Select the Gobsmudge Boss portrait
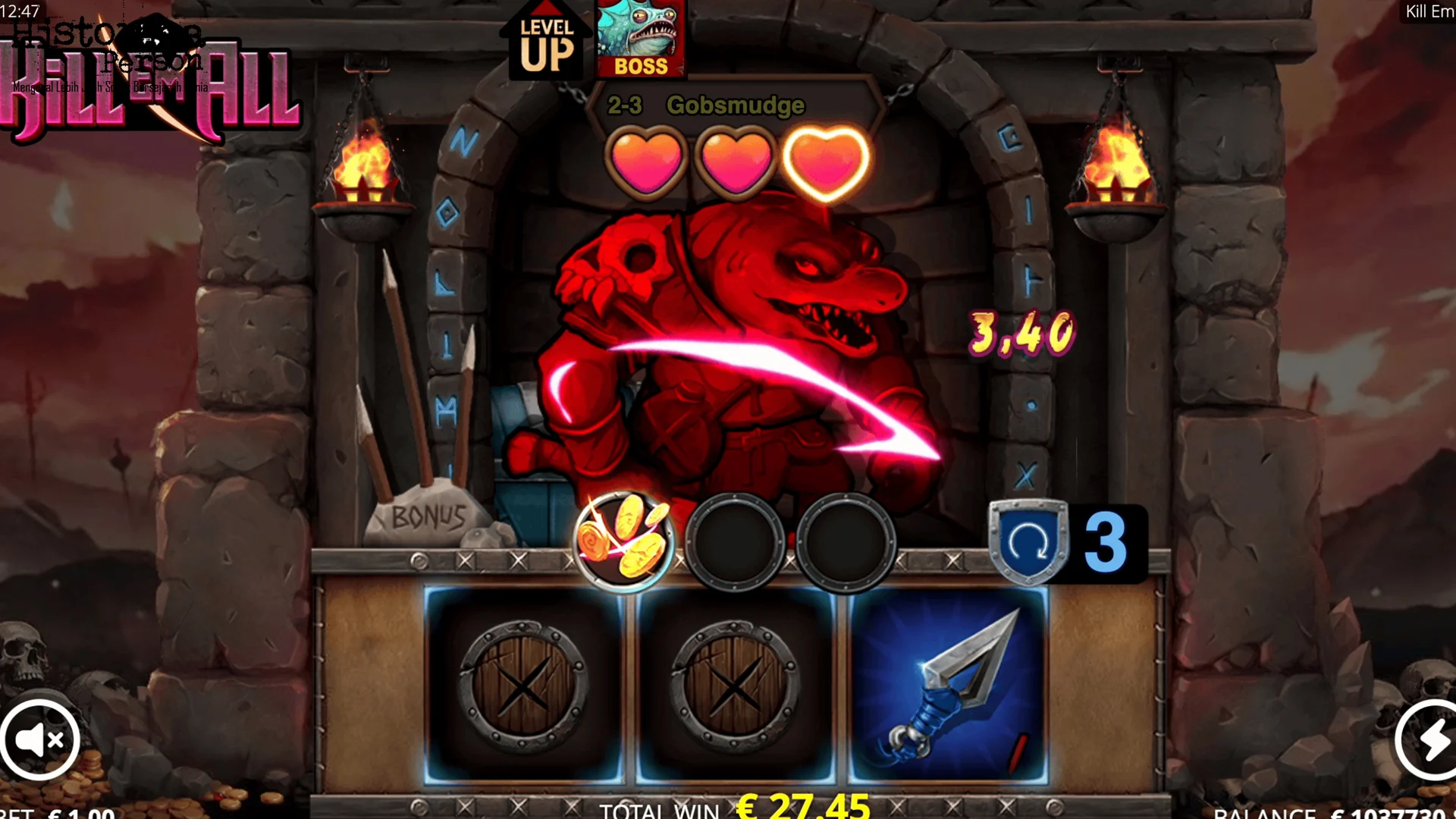The image size is (1456, 819). click(x=641, y=38)
